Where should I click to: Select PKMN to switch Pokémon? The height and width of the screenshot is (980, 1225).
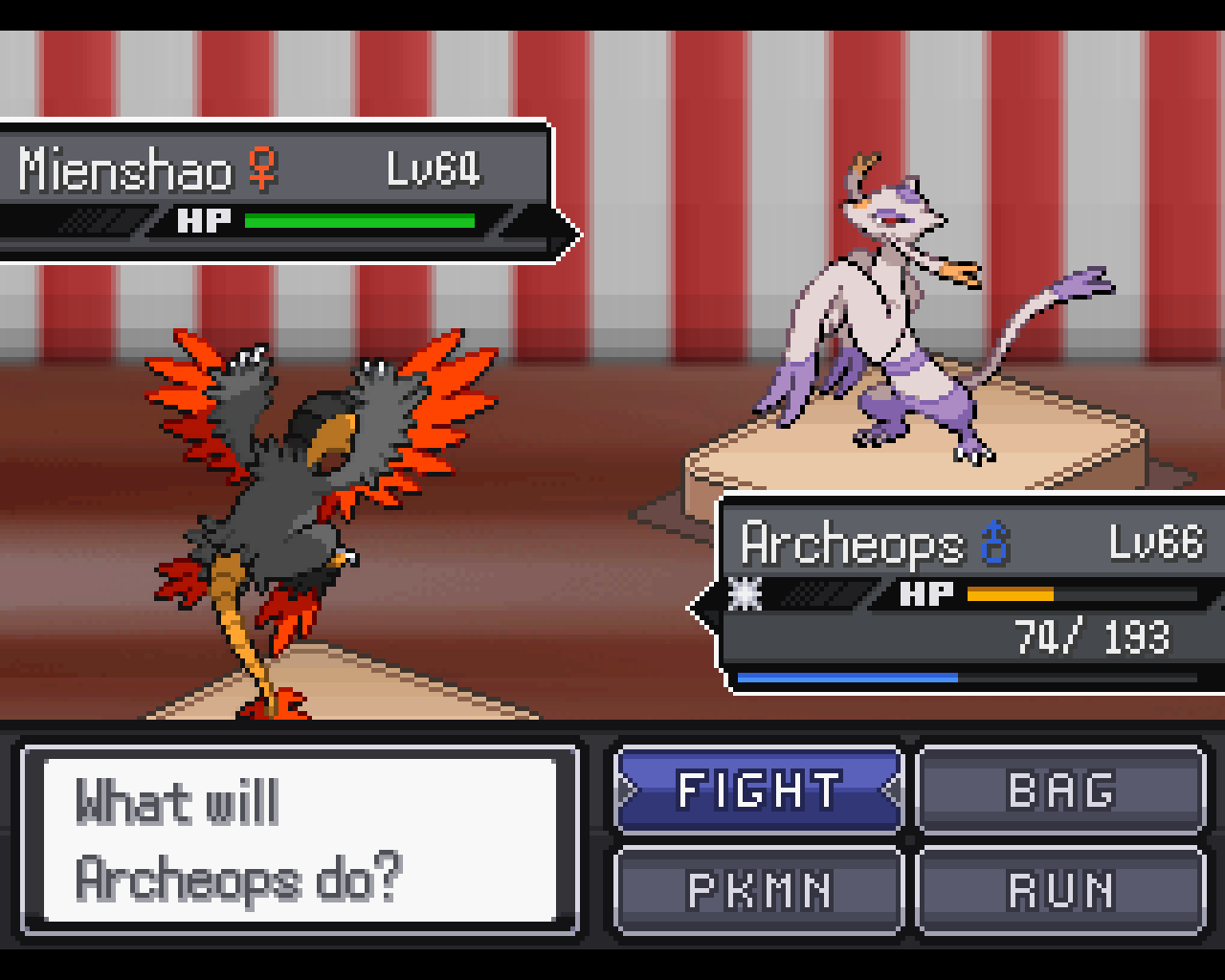tap(759, 891)
